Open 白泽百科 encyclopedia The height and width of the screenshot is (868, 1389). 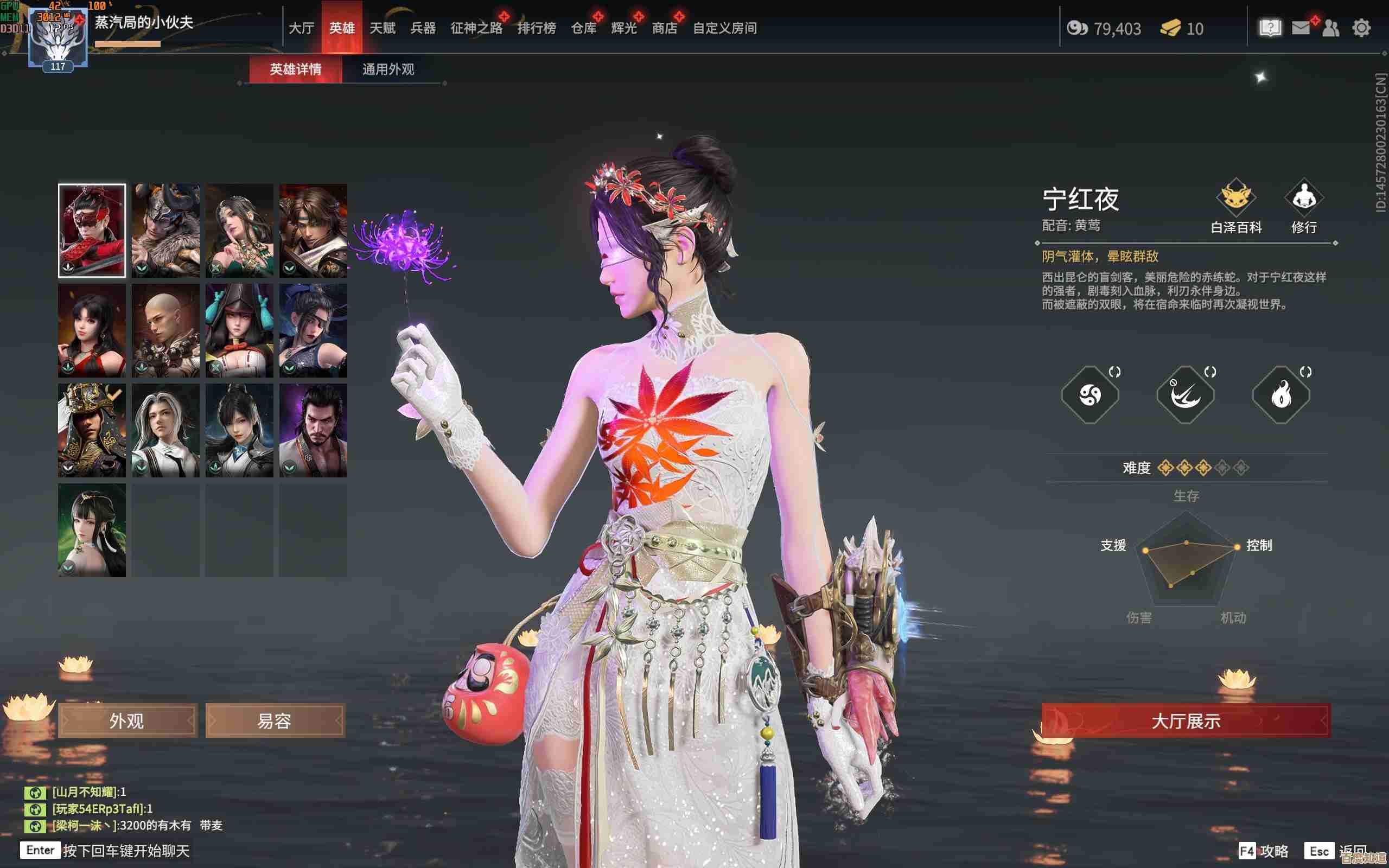coord(1236,207)
